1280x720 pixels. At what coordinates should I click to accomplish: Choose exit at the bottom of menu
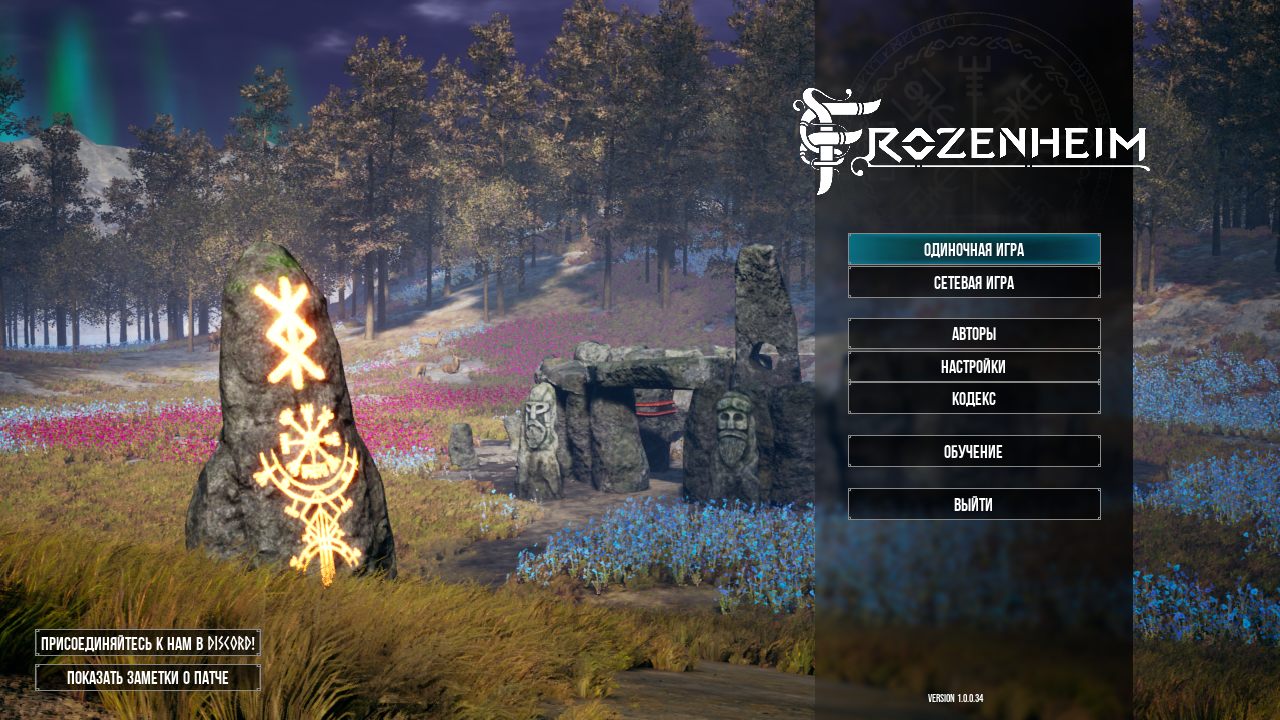(x=974, y=504)
